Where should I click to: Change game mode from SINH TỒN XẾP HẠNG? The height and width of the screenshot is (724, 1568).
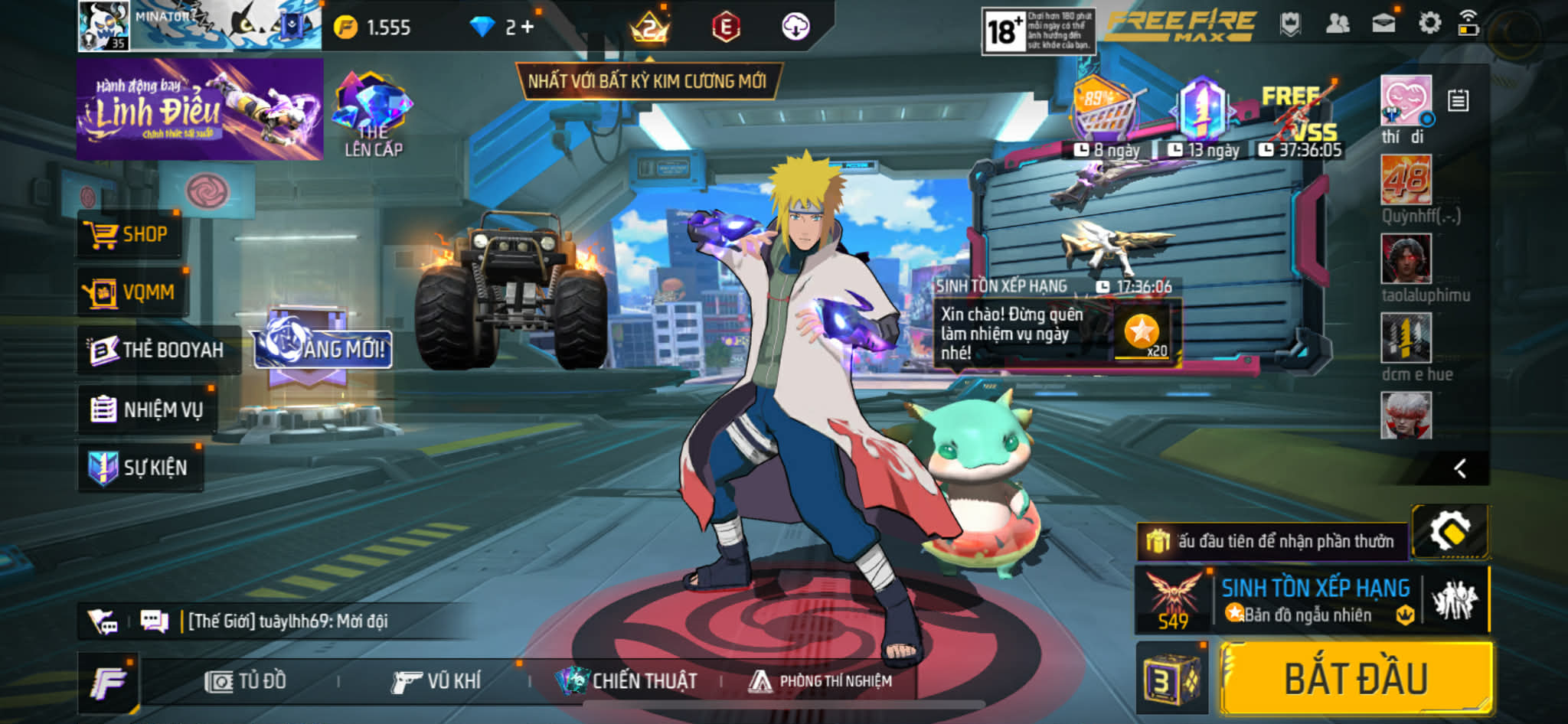click(x=1314, y=600)
